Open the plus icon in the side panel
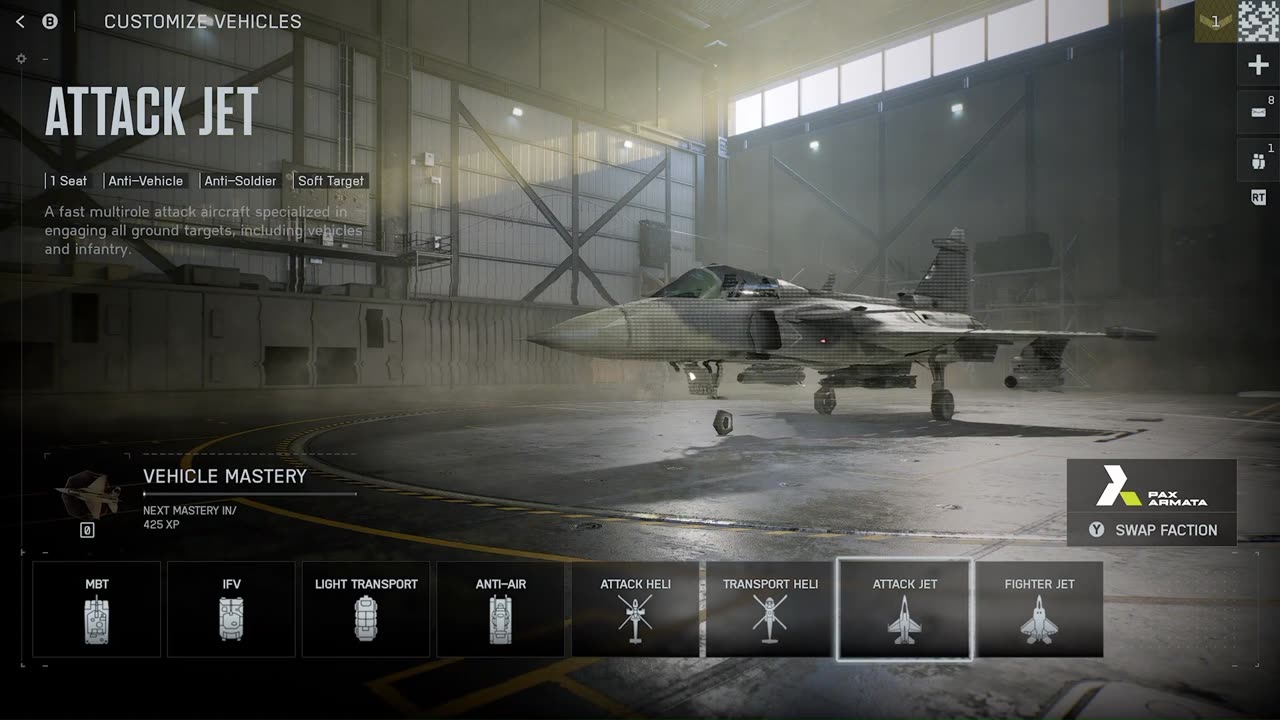1280x720 pixels. [x=1258, y=66]
